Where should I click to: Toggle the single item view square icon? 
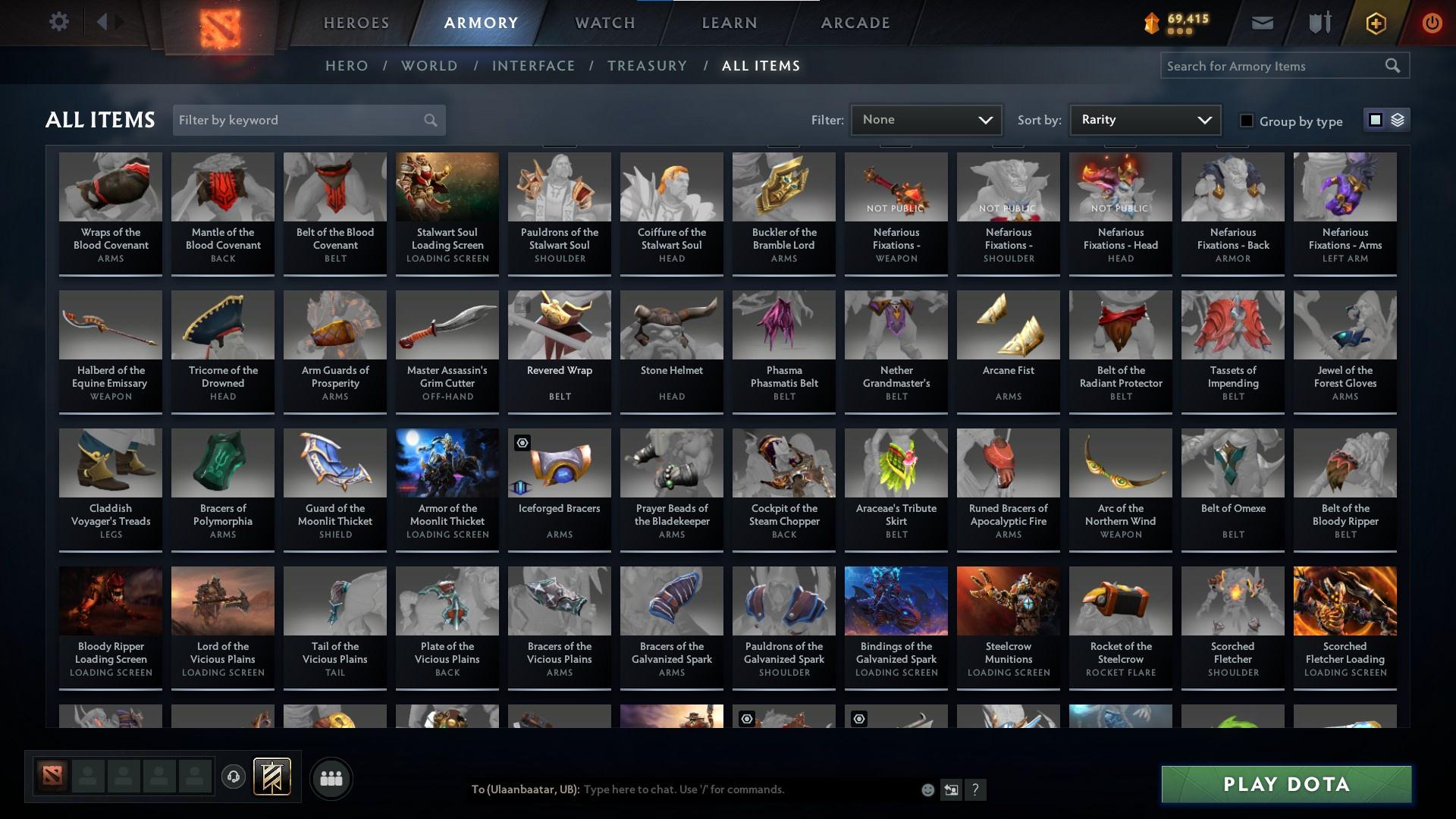coord(1376,120)
